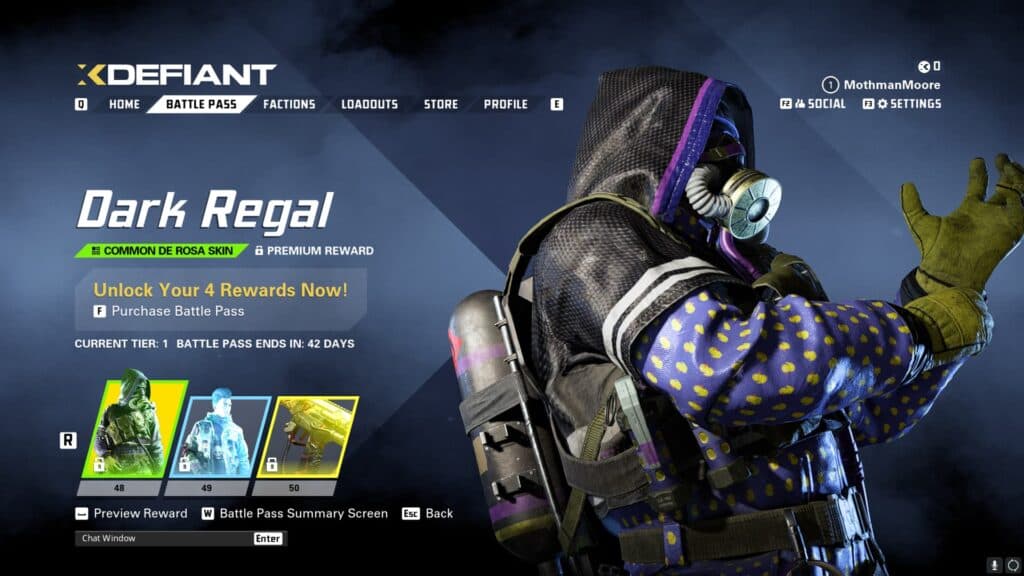This screenshot has height=576, width=1024.
Task: Click the MothmanMoore player name
Action: pyautogui.click(x=892, y=85)
